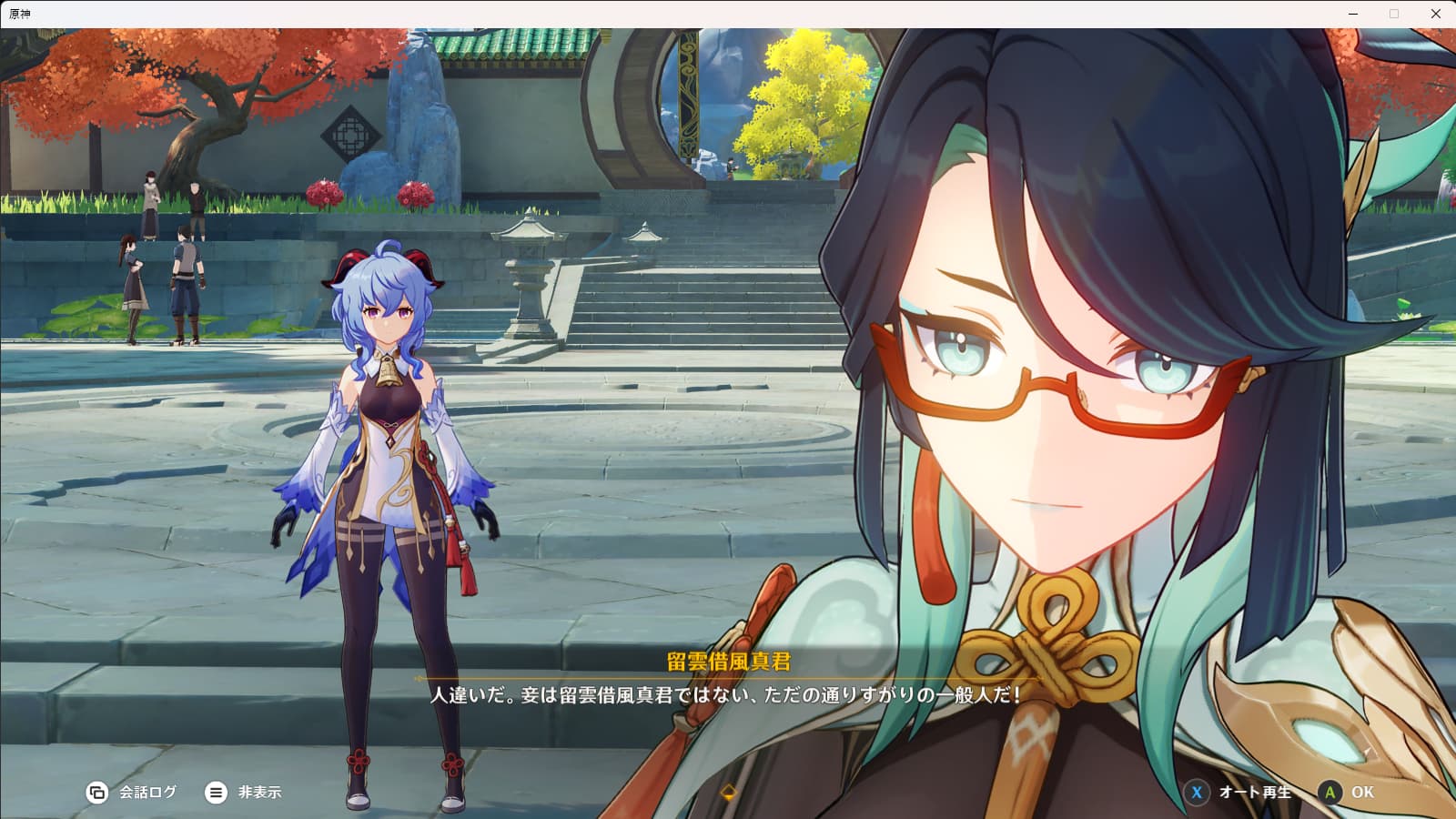This screenshot has width=1456, height=819.
Task: Click the dialogue continue arrow indicator
Action: 728,793
